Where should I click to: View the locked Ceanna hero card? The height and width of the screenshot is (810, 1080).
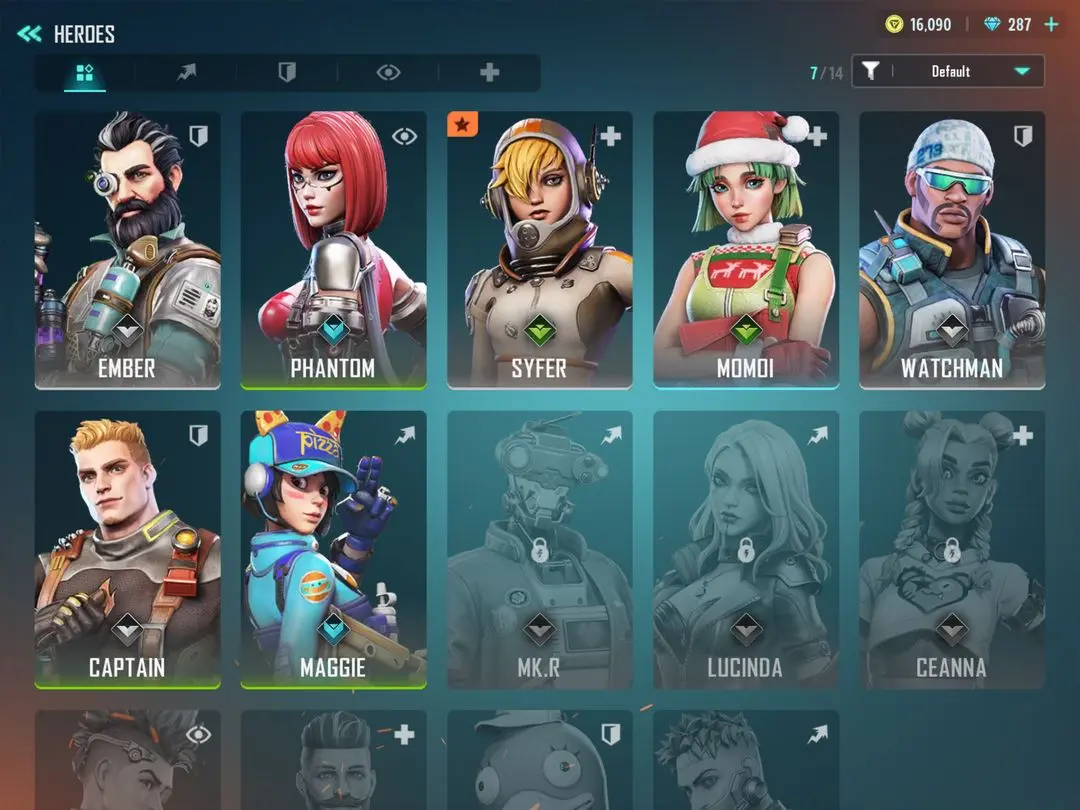pyautogui.click(x=952, y=549)
